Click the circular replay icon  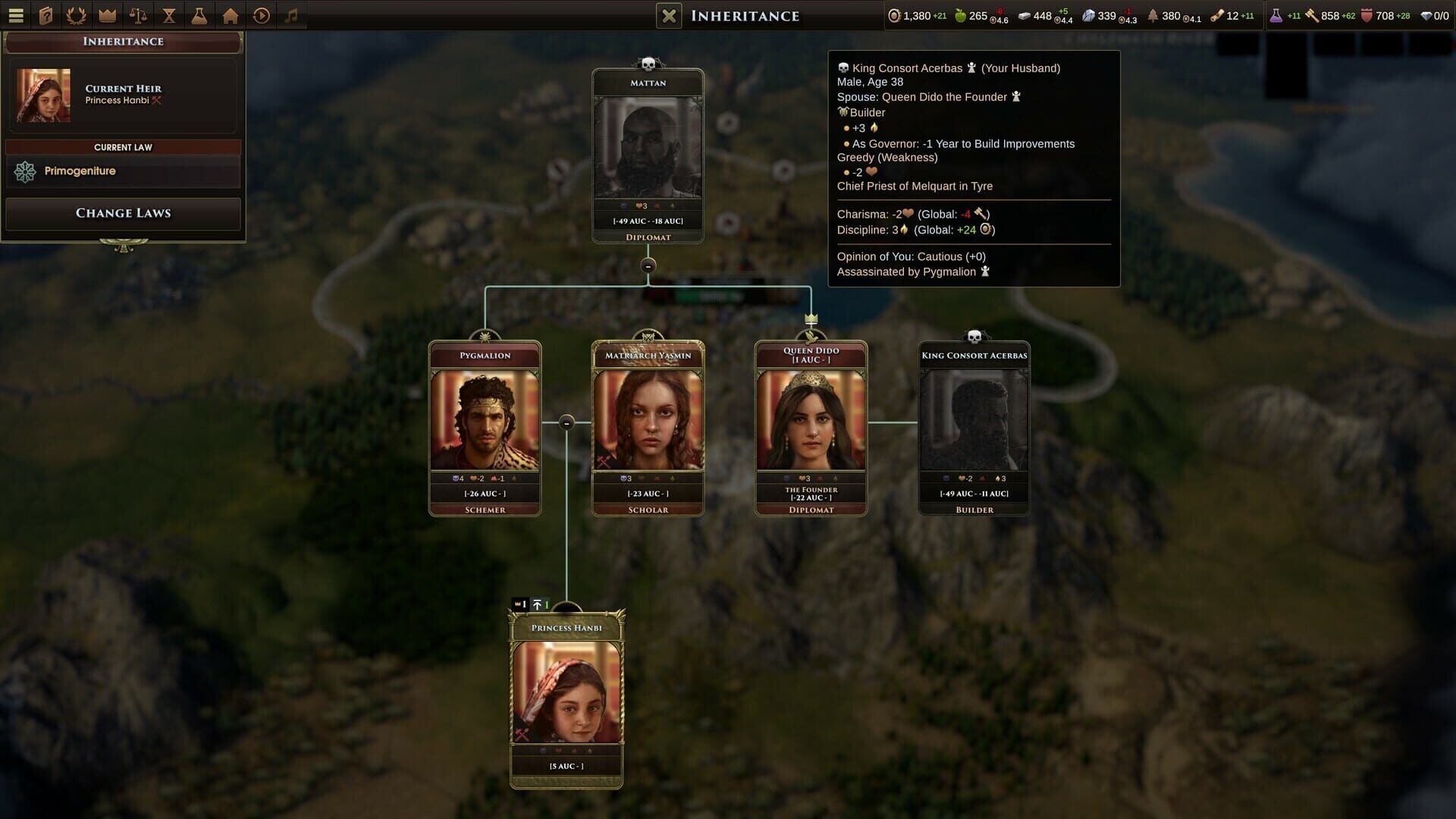260,14
